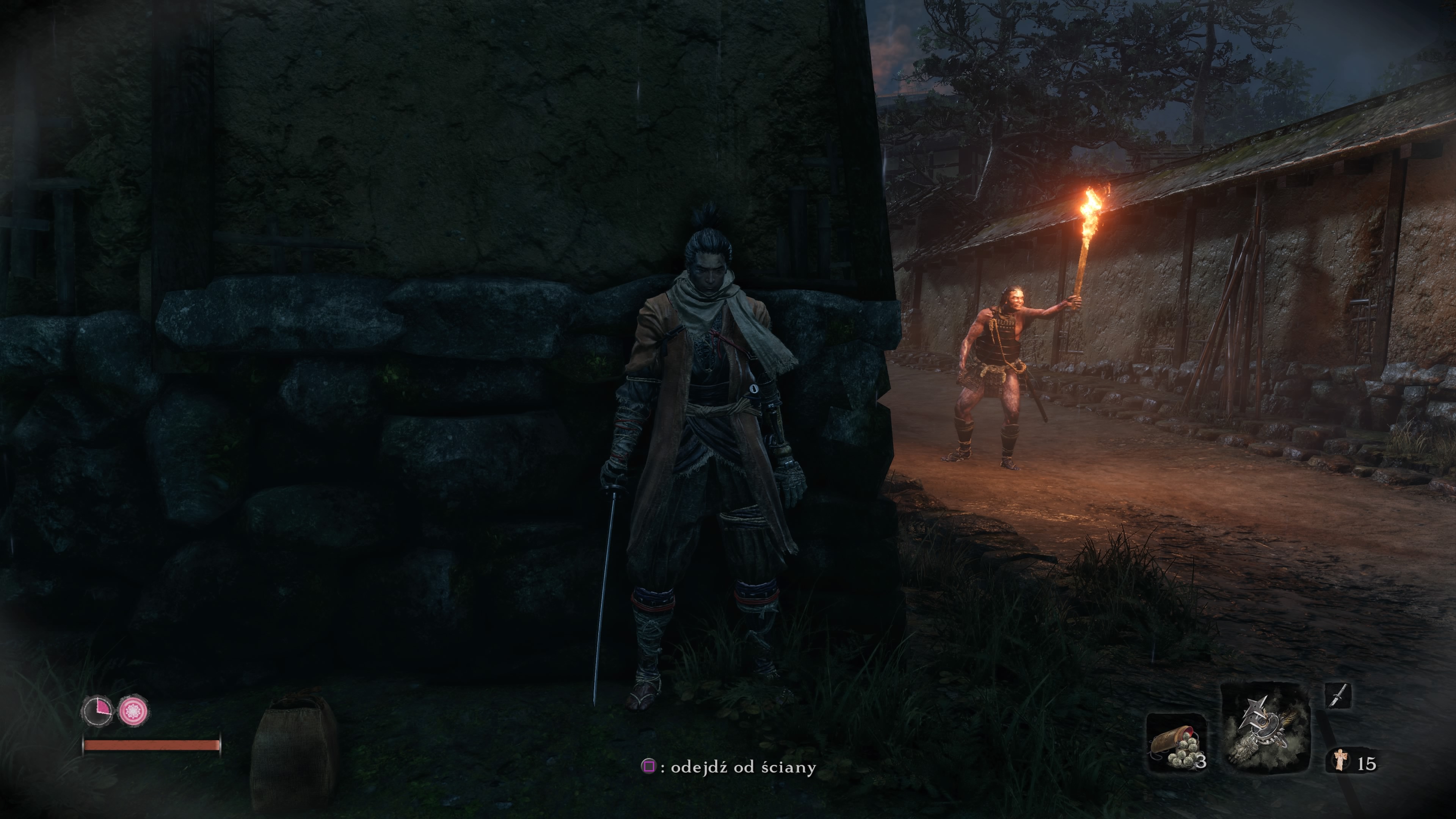Click the partially filled resurrection node

(x=97, y=711)
